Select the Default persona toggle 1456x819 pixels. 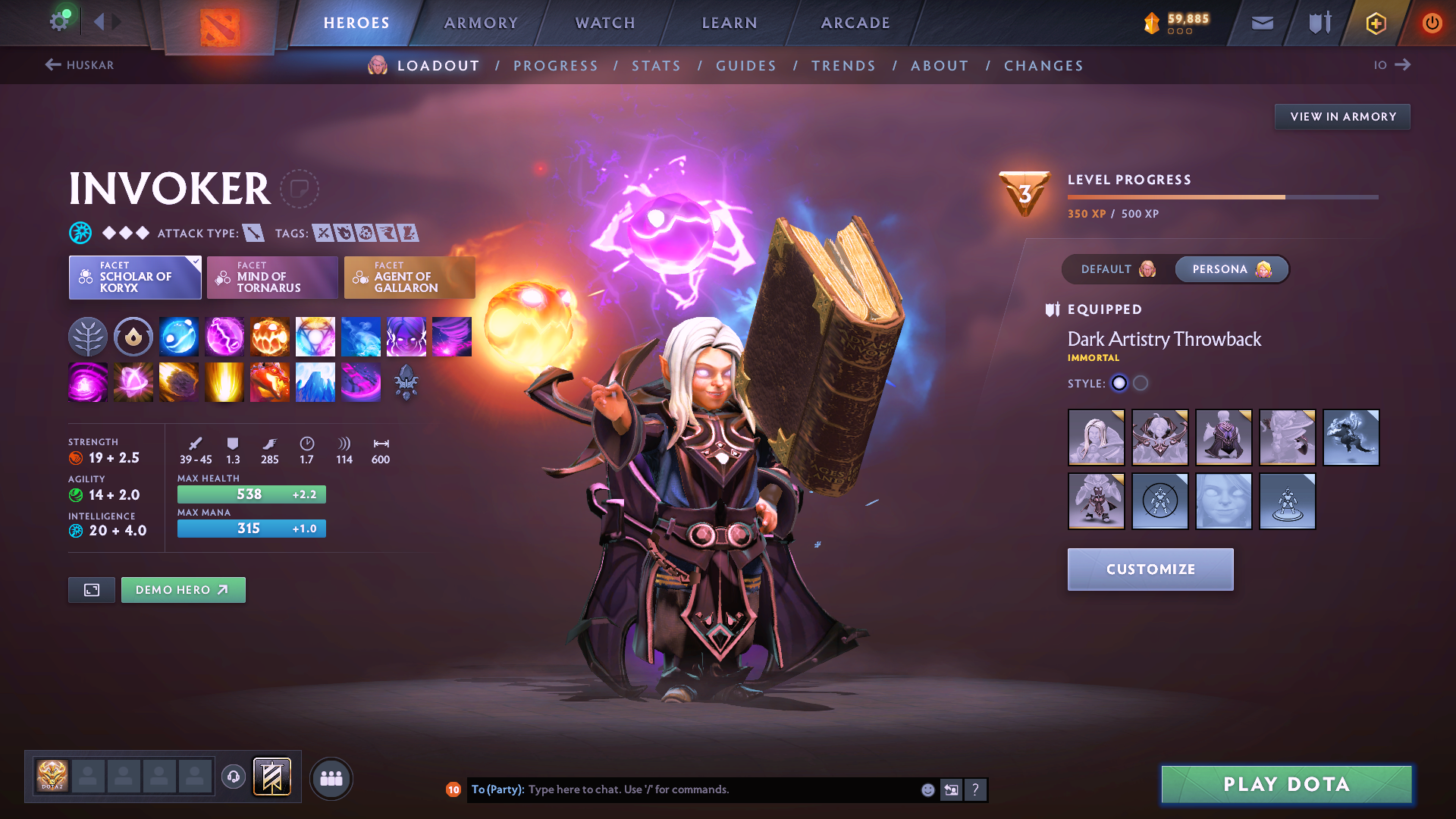[1118, 269]
